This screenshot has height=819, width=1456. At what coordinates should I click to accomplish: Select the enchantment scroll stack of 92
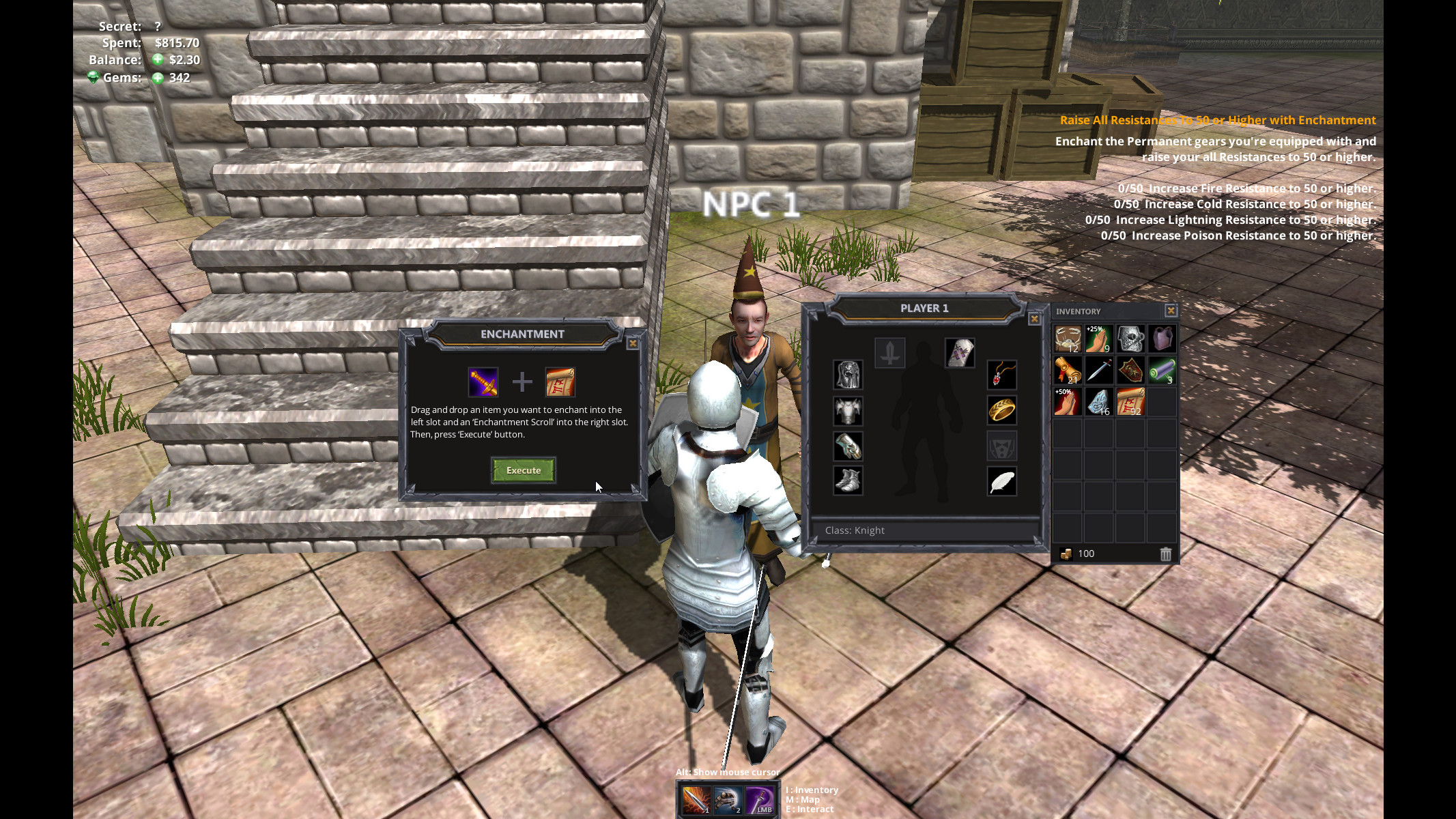tap(1130, 401)
